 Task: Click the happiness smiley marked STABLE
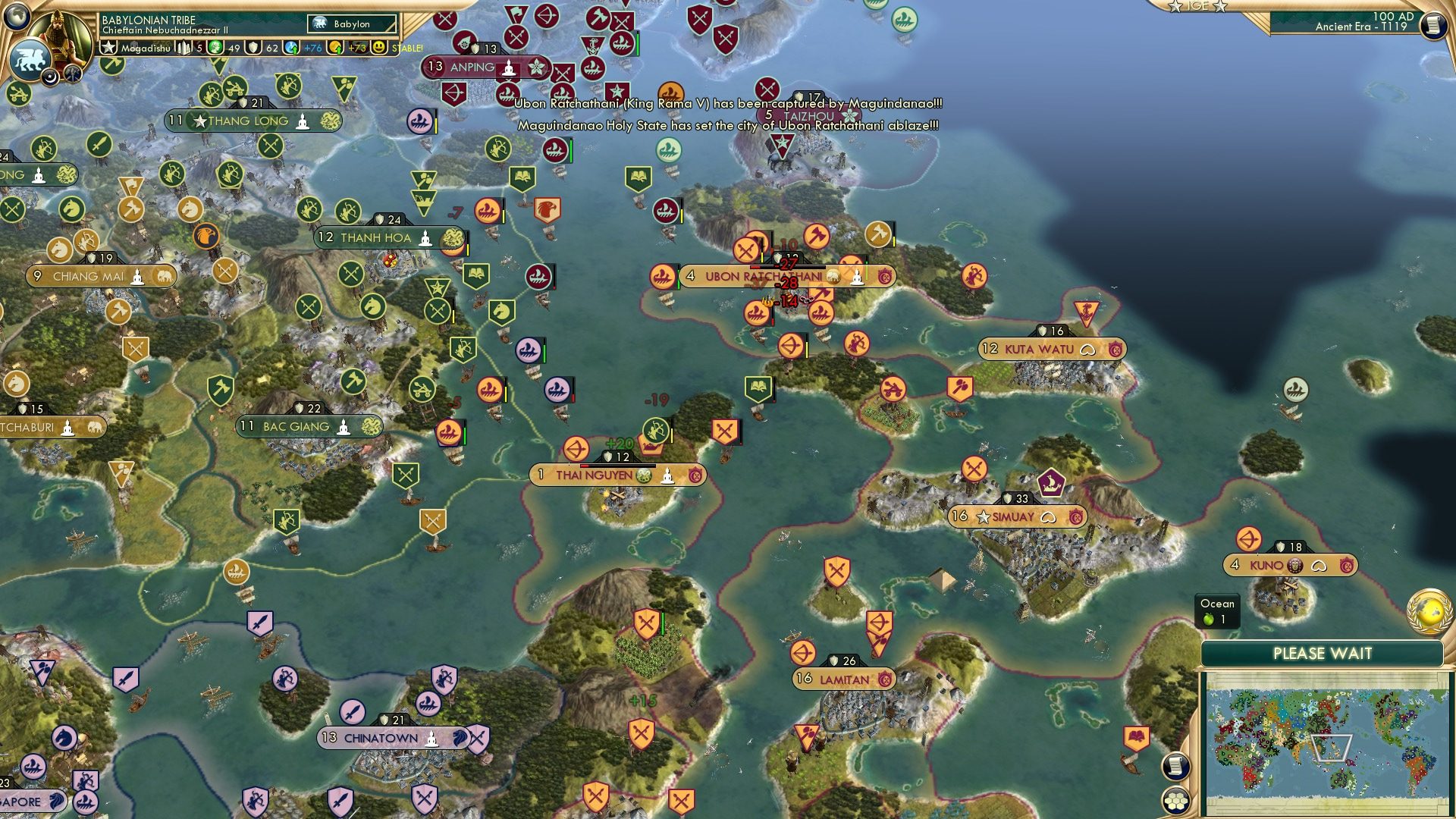point(379,47)
